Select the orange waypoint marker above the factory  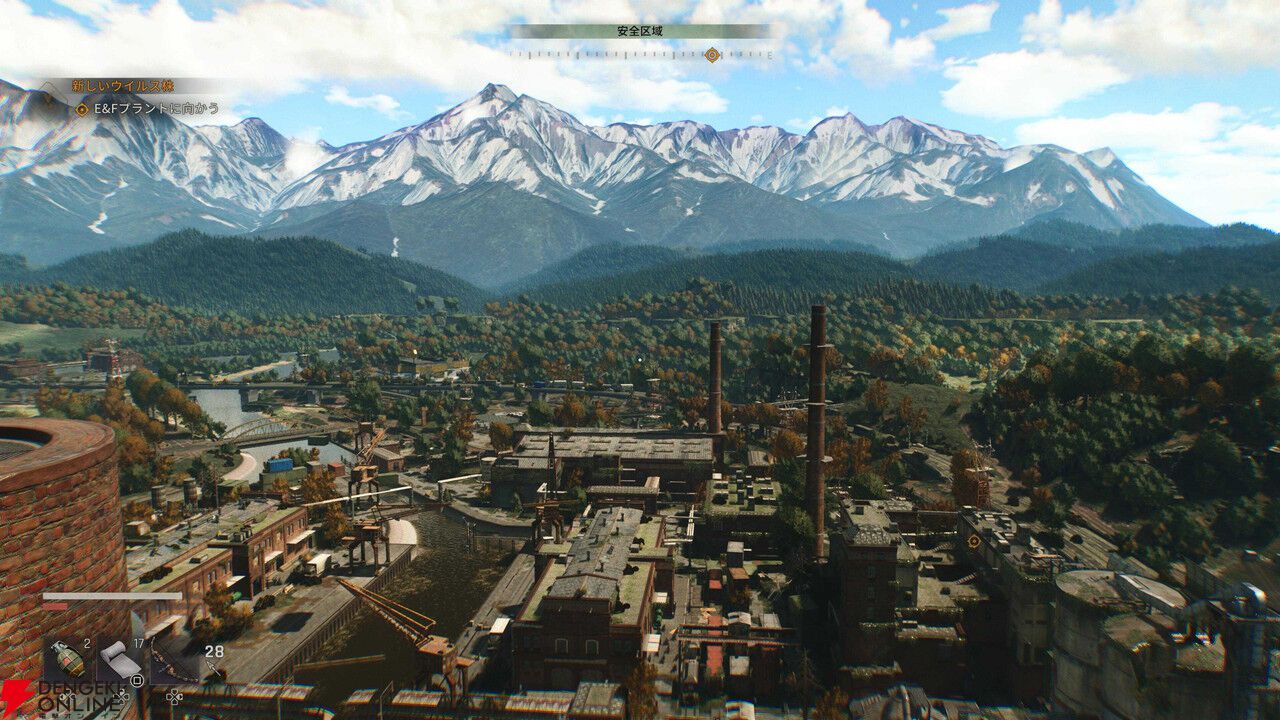973,541
